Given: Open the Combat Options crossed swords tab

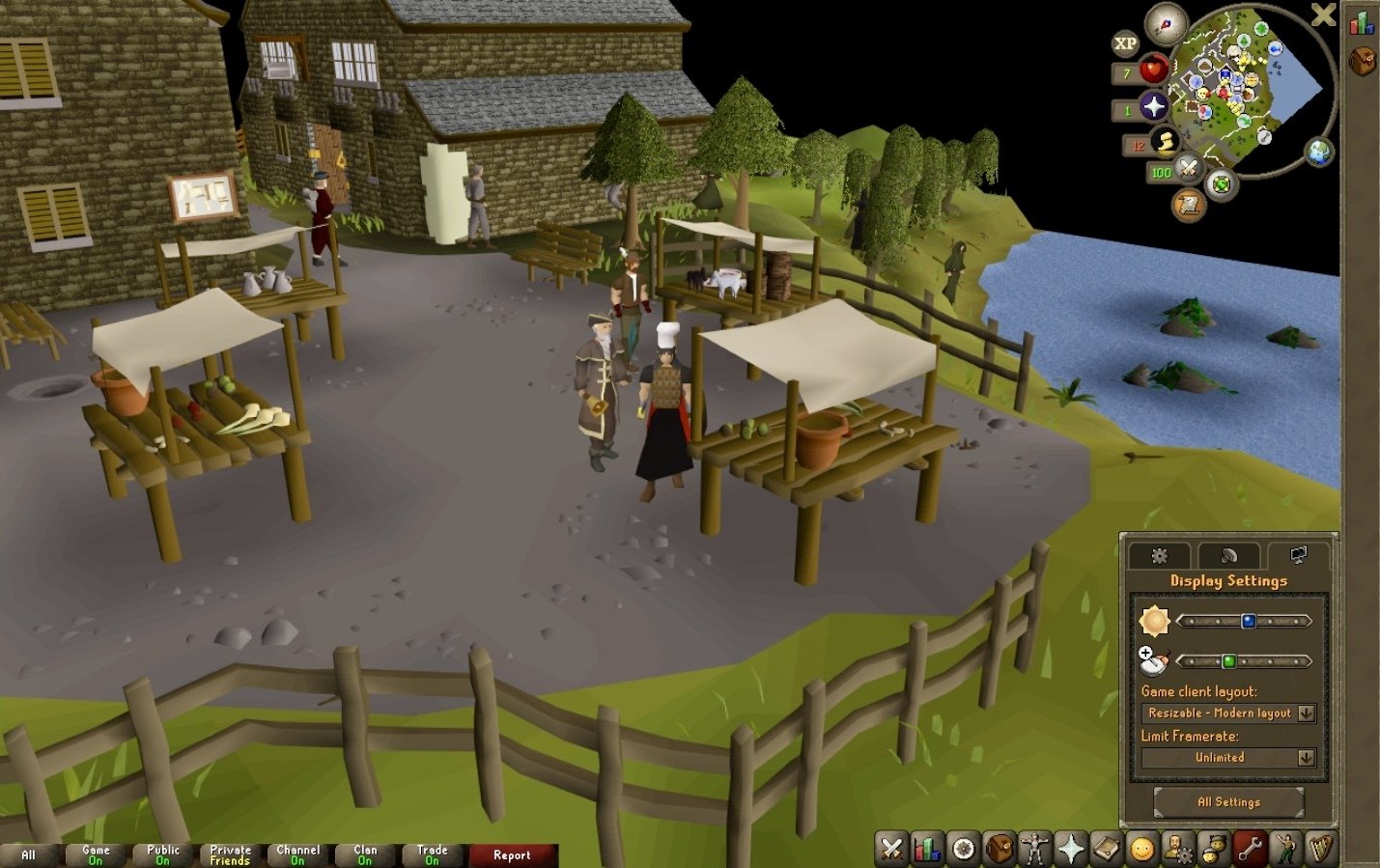Looking at the screenshot, I should 890,849.
